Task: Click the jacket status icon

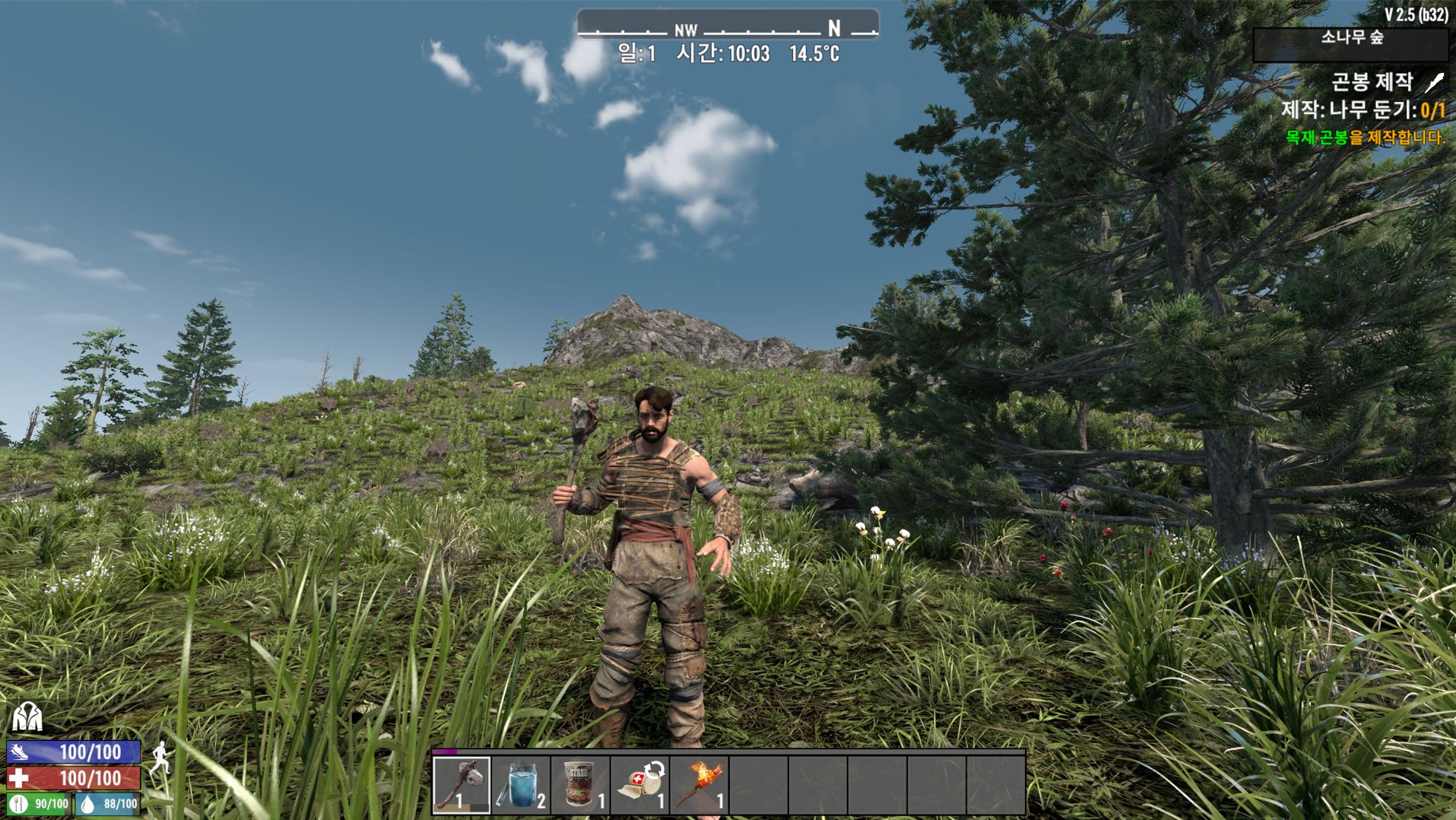Action: [27, 717]
